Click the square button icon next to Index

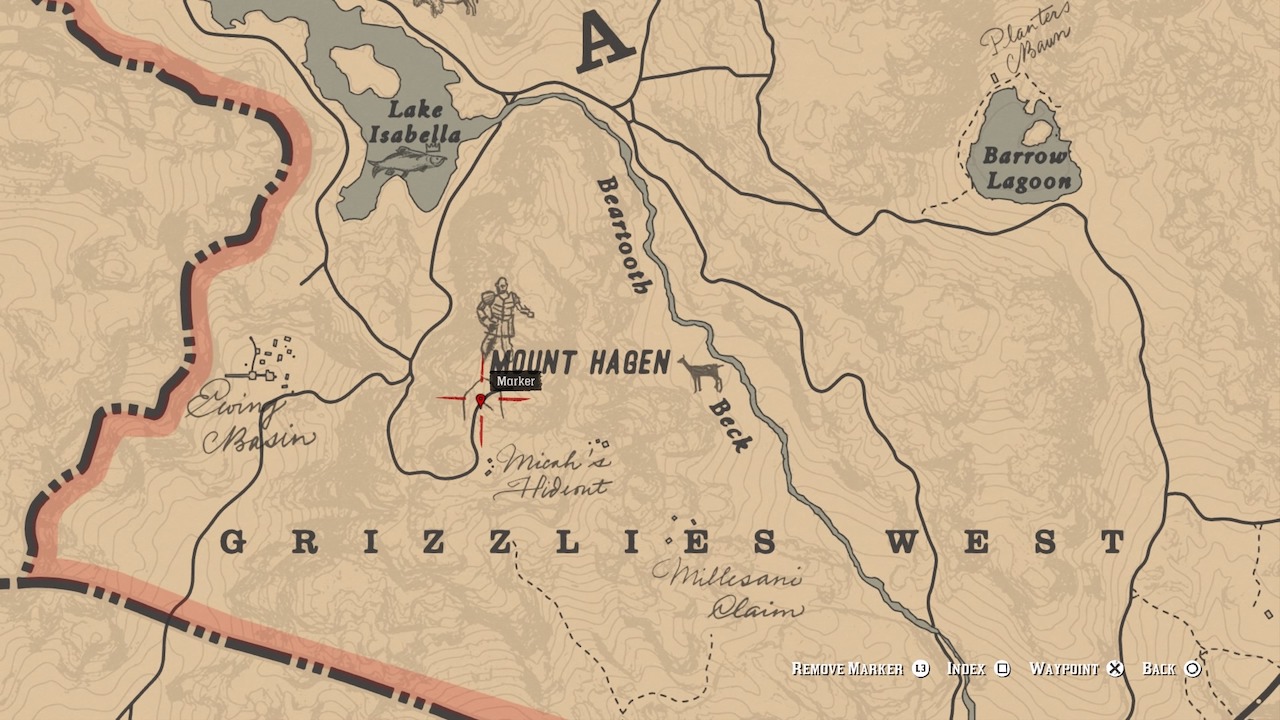coord(1005,670)
